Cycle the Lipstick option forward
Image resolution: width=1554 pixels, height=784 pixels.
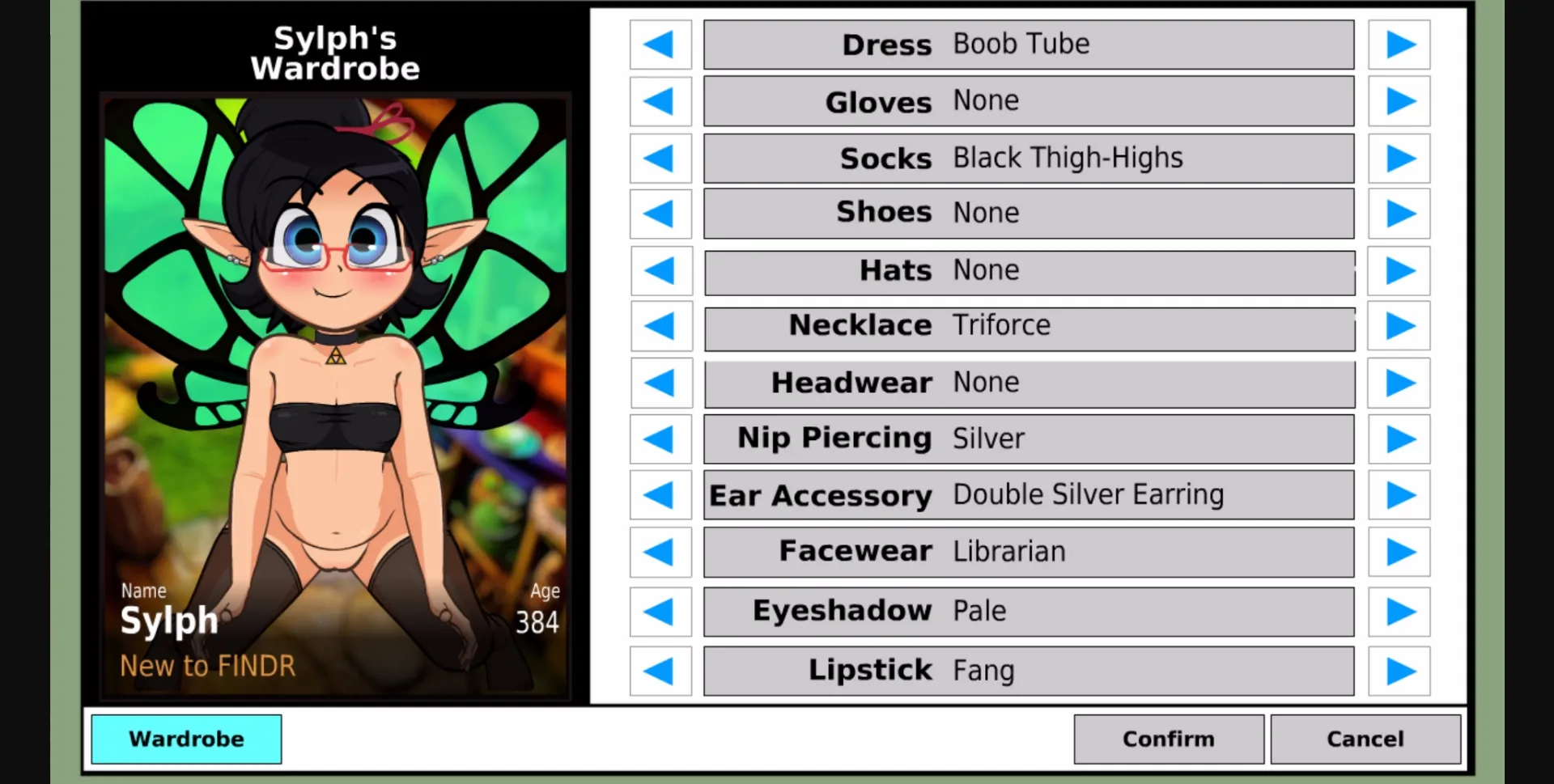[x=1399, y=670]
